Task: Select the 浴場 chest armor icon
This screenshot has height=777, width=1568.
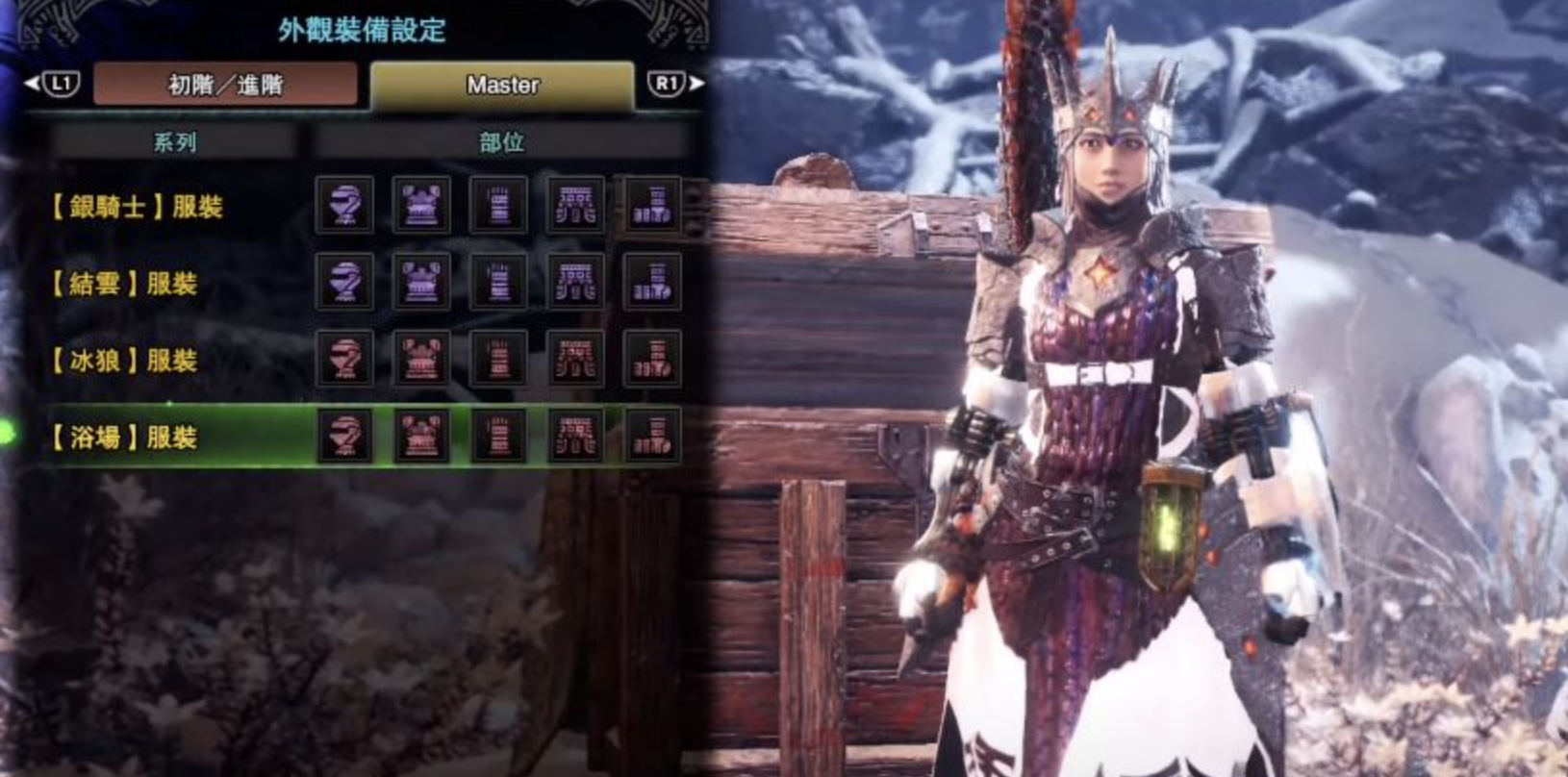Action: 421,436
